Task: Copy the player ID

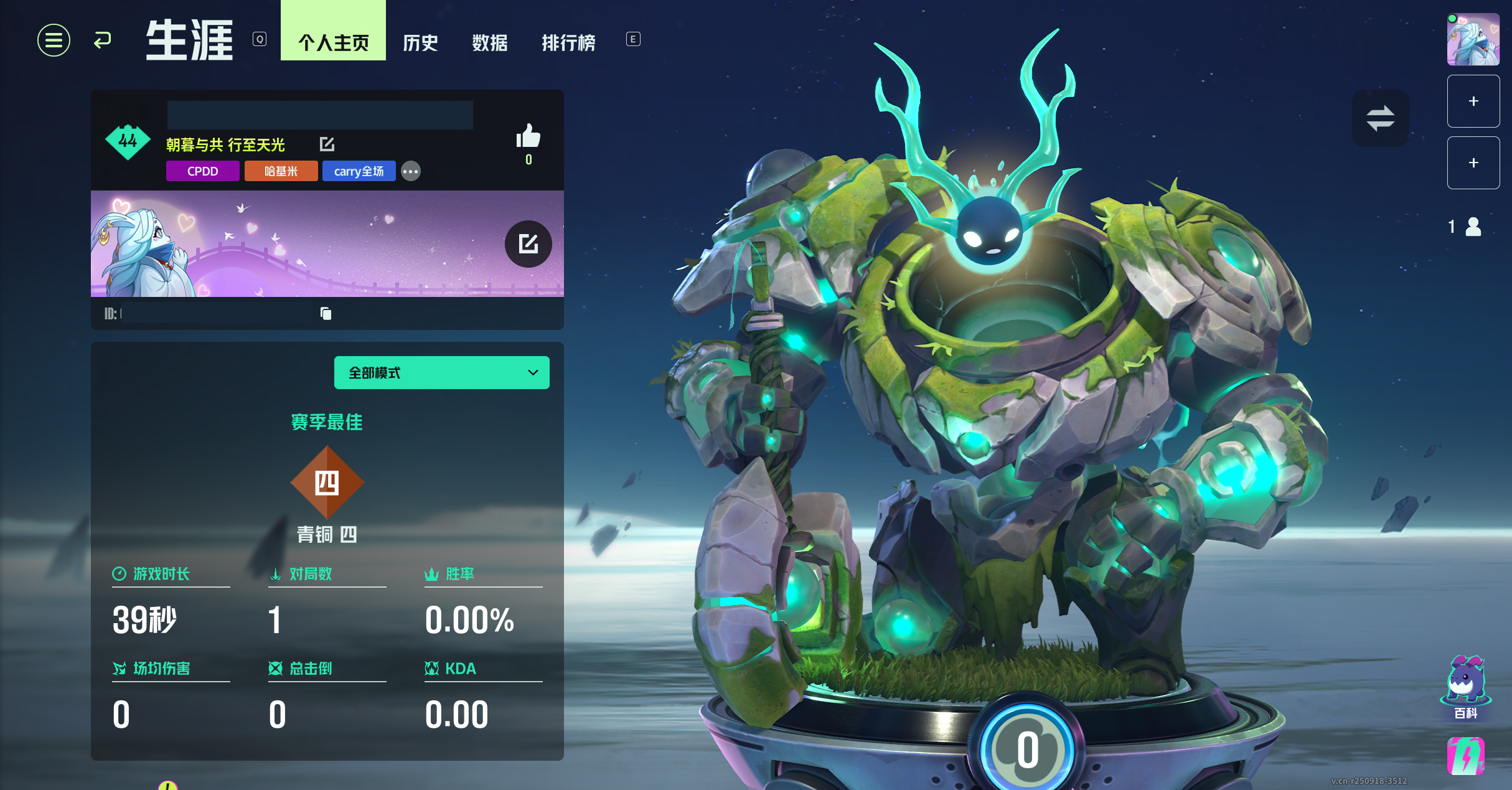Action: (x=326, y=313)
